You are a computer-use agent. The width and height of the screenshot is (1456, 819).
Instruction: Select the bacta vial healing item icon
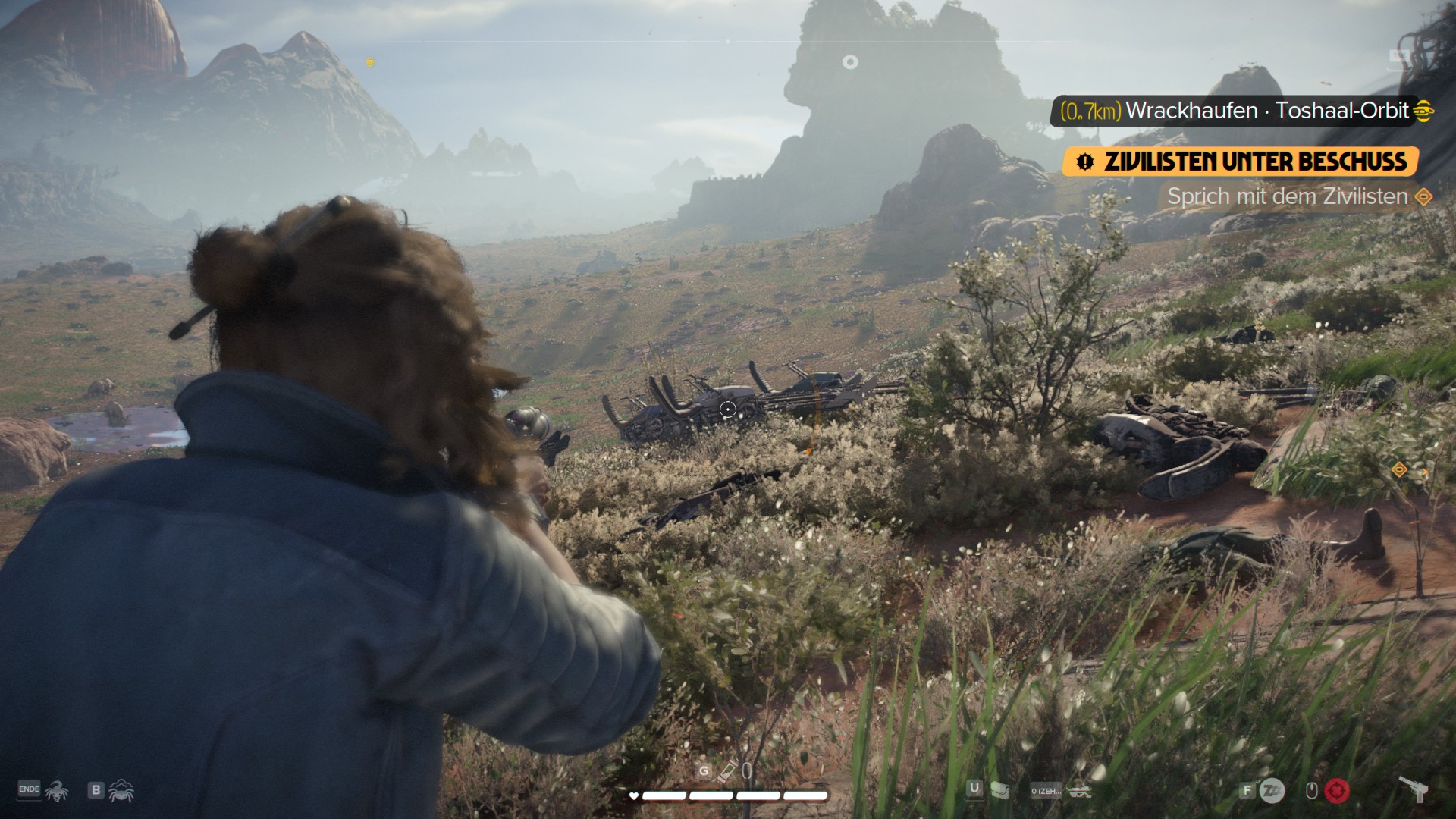[x=727, y=772]
